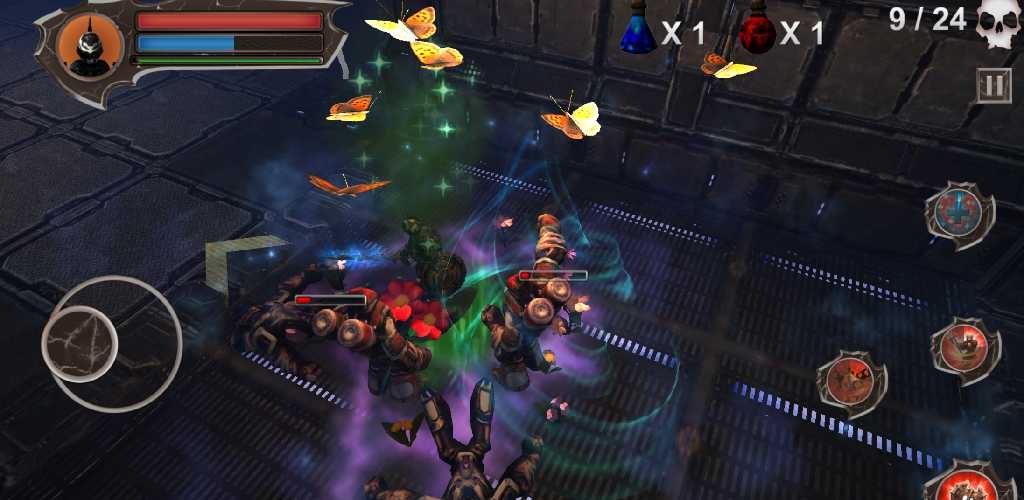Trigger the leftmost red skill icon
The height and width of the screenshot is (500, 1024).
tap(852, 384)
